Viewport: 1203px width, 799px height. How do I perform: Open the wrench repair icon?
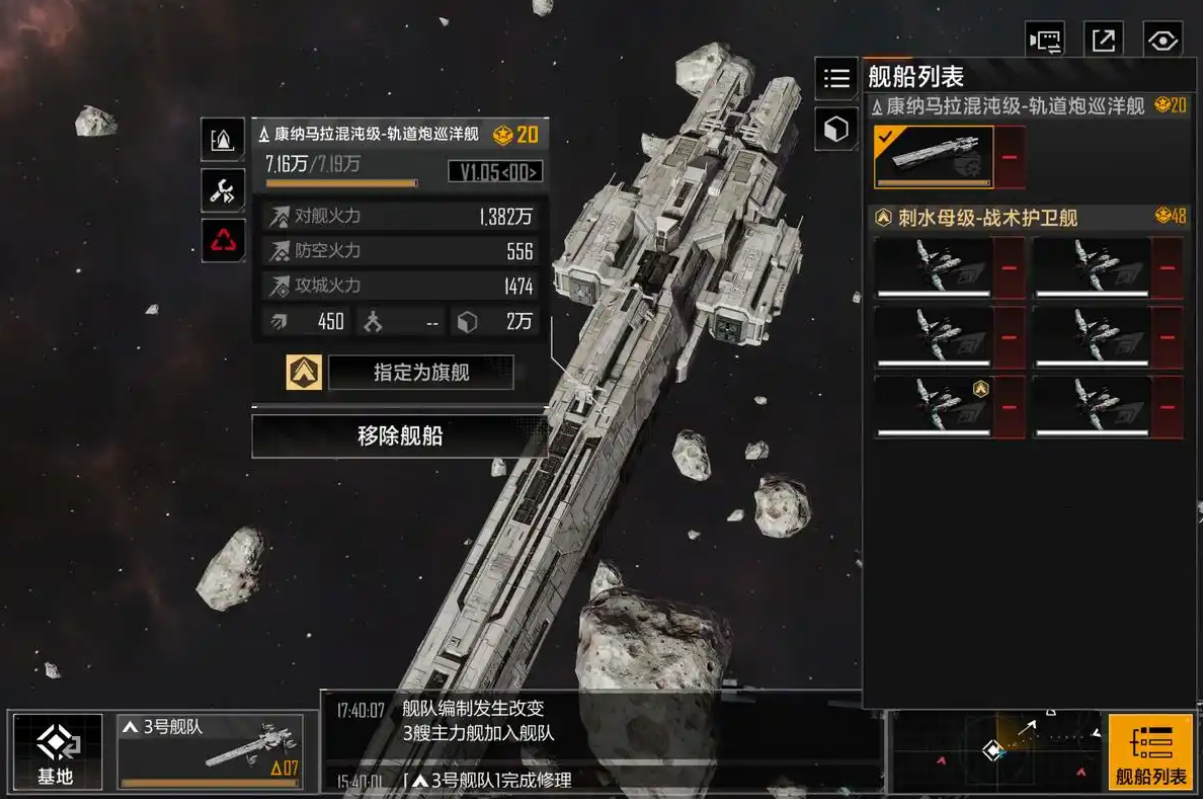tap(223, 190)
